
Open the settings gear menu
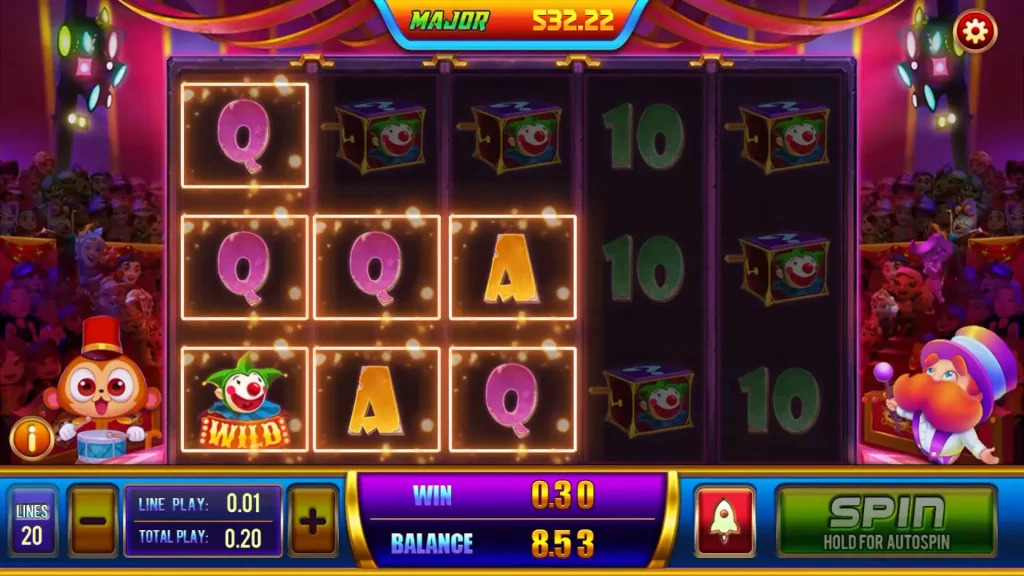pyautogui.click(x=972, y=32)
